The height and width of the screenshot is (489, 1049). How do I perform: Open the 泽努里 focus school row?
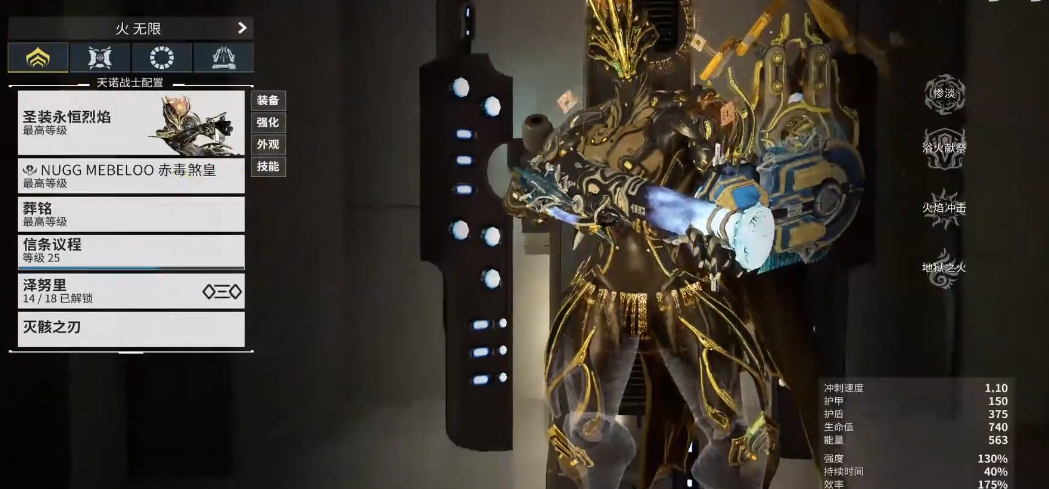(x=131, y=291)
